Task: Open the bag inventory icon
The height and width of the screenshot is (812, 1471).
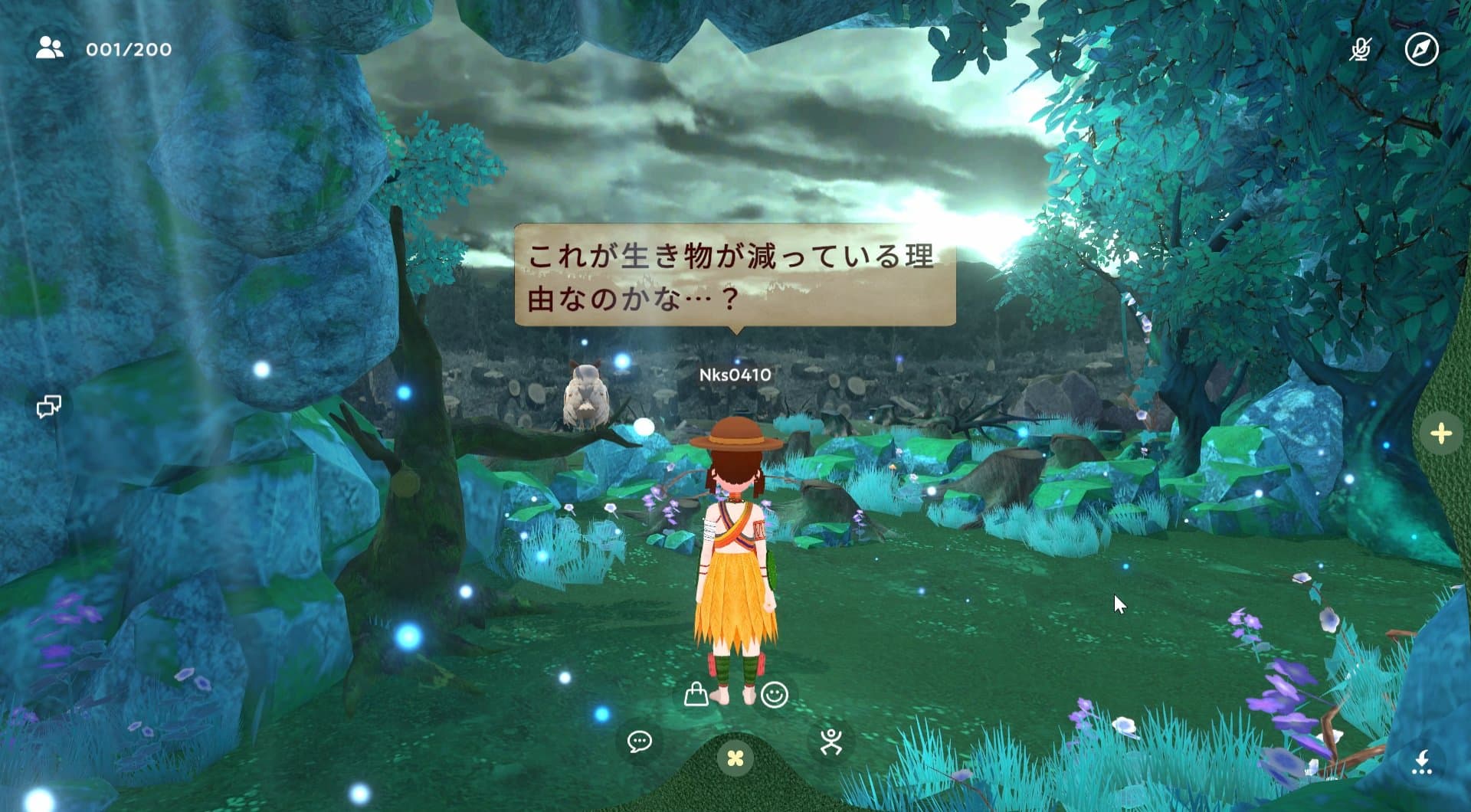Action: 696,696
